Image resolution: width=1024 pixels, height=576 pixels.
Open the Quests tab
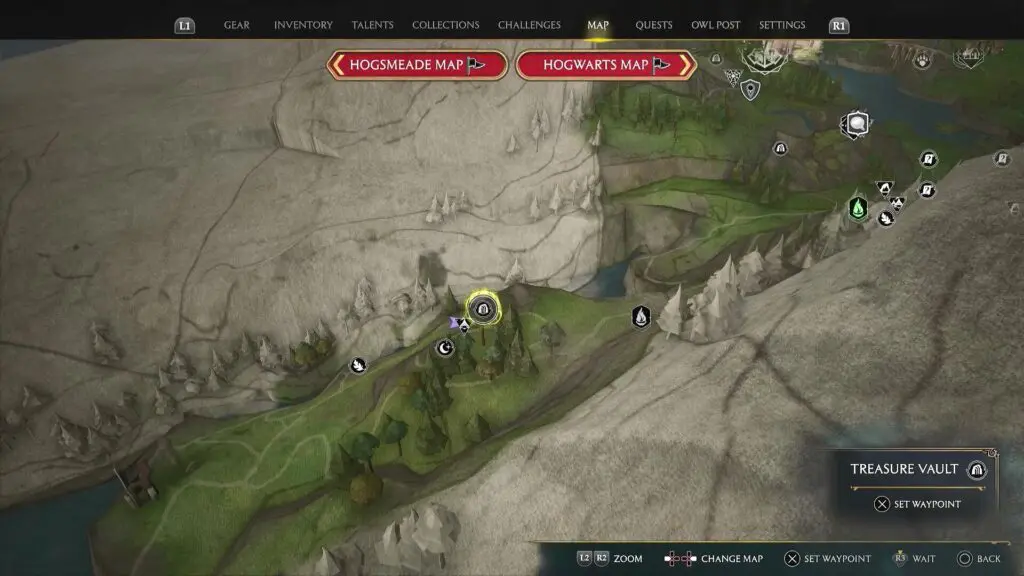click(654, 25)
